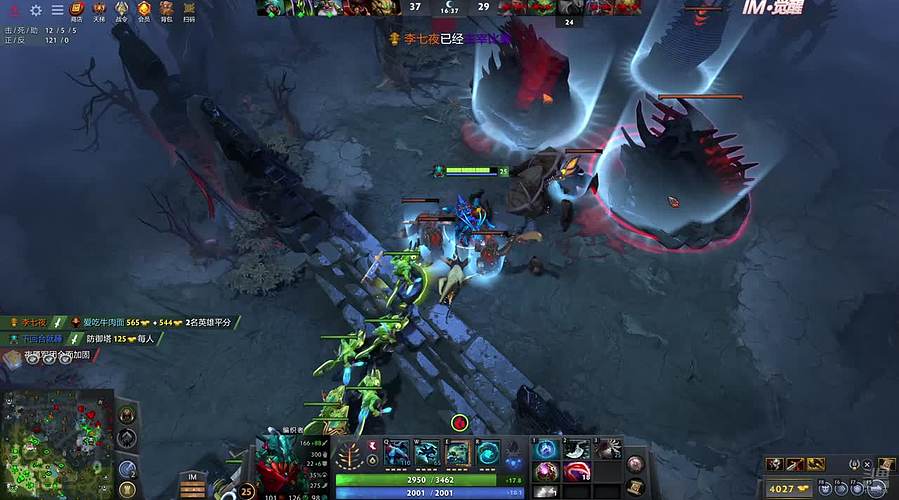Open the 商店 shop button

pos(77,11)
